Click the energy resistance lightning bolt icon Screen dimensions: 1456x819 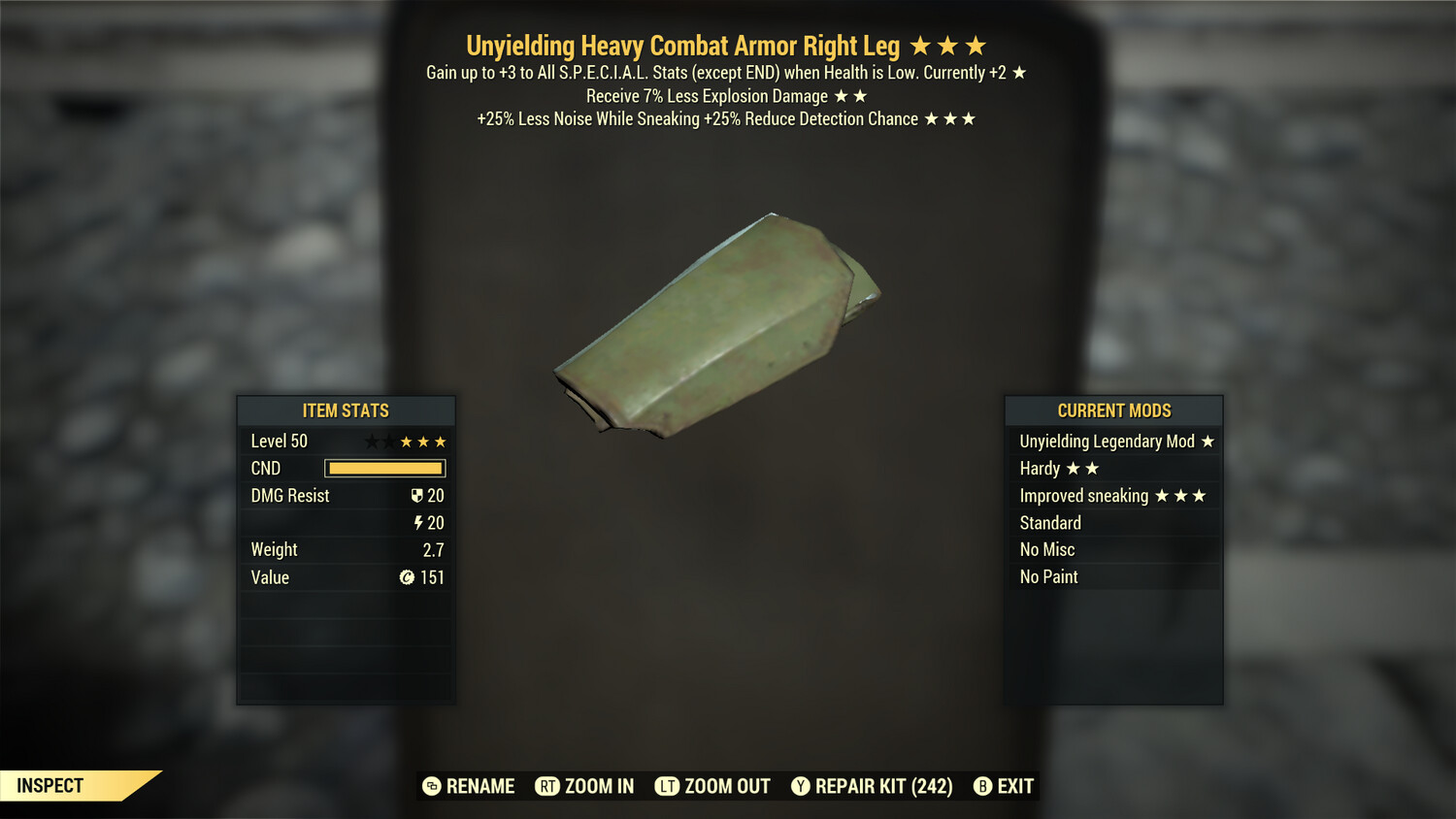(417, 522)
